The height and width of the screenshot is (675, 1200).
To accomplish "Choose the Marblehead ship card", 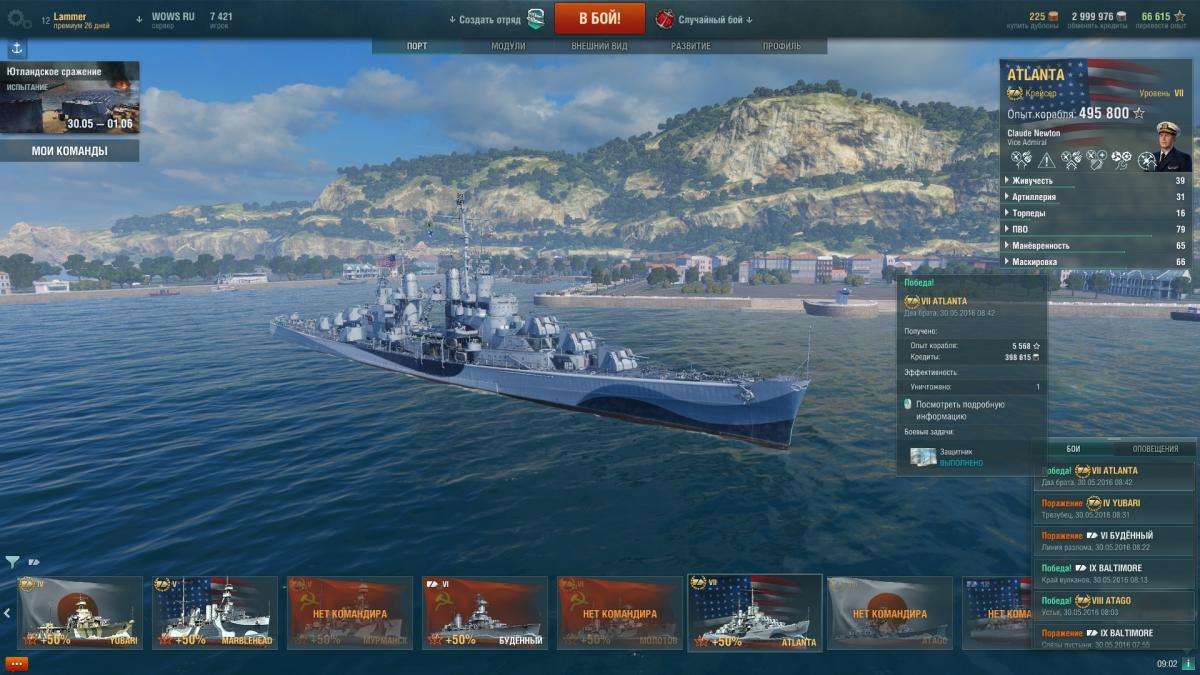I will [x=215, y=612].
